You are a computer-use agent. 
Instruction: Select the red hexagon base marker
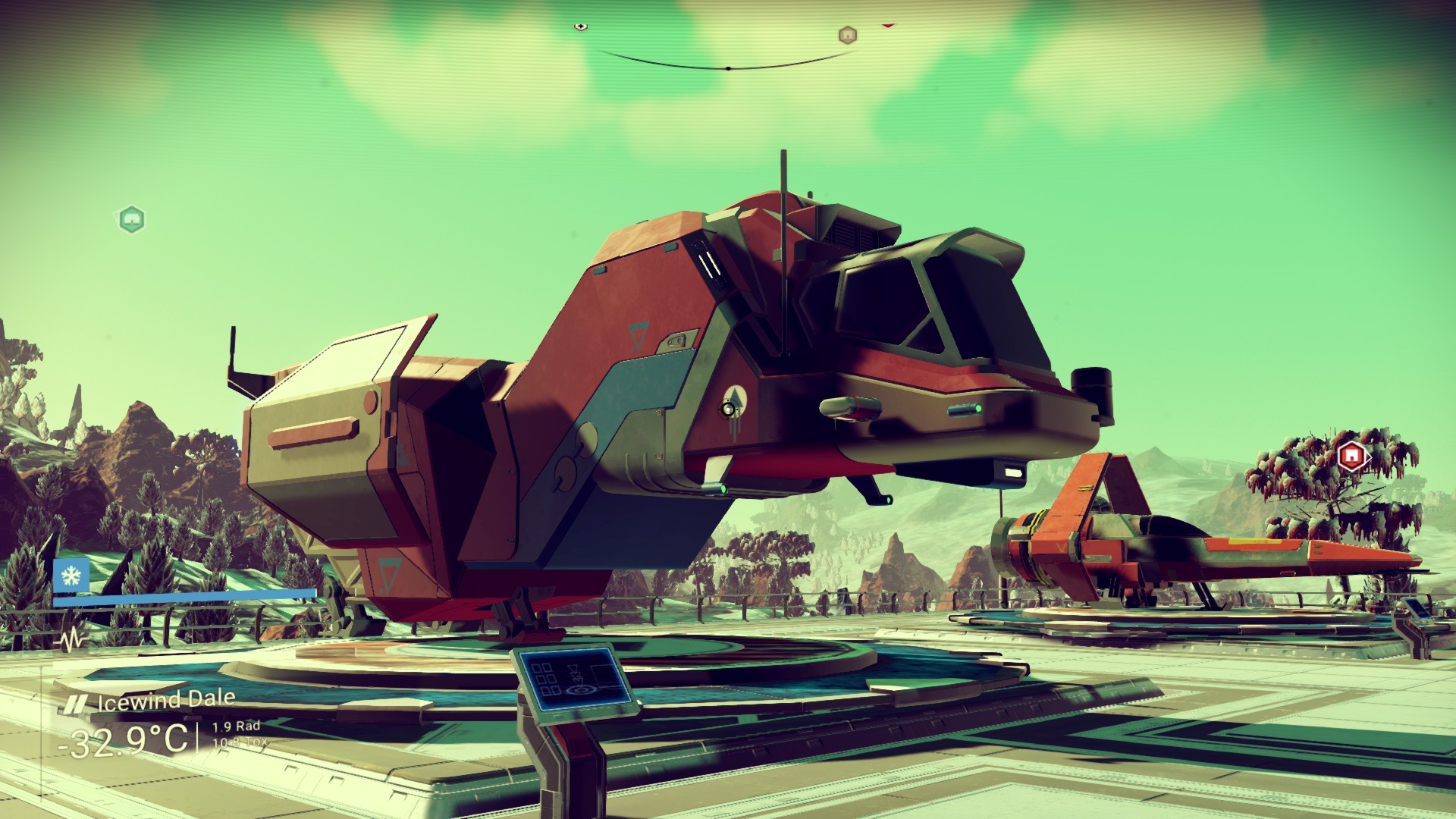tap(1351, 457)
